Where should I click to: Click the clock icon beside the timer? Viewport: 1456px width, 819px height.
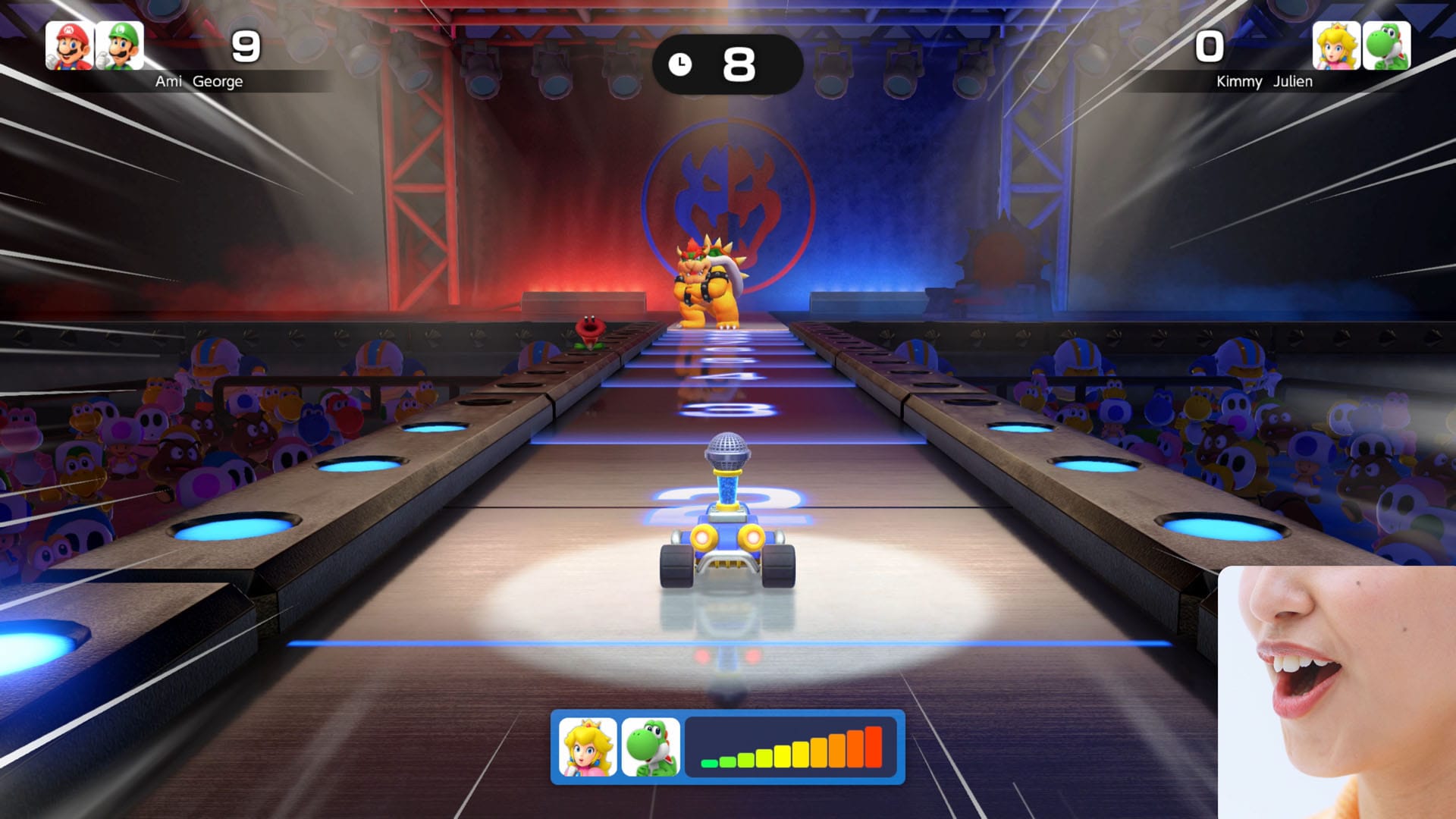tap(681, 64)
